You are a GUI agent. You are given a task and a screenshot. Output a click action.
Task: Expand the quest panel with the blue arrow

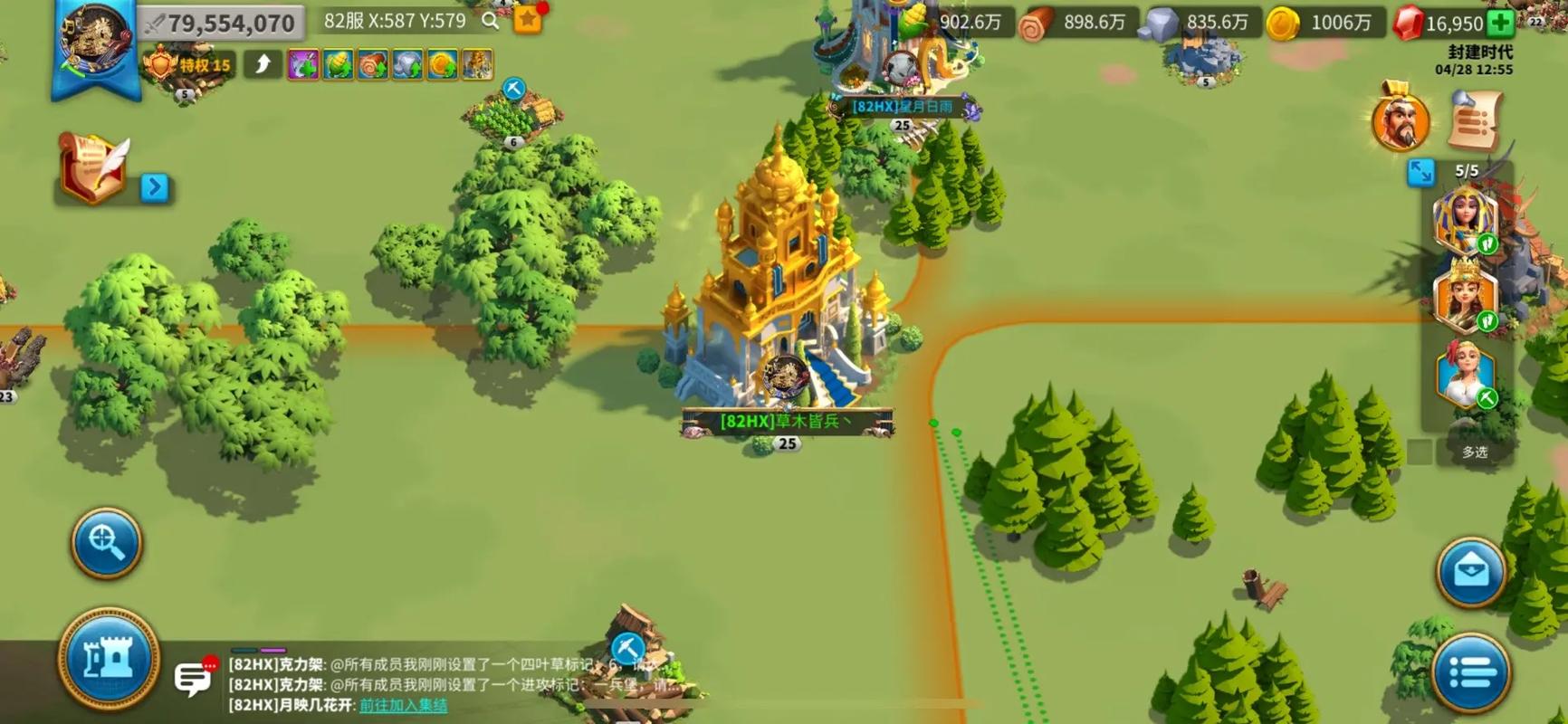tap(155, 187)
